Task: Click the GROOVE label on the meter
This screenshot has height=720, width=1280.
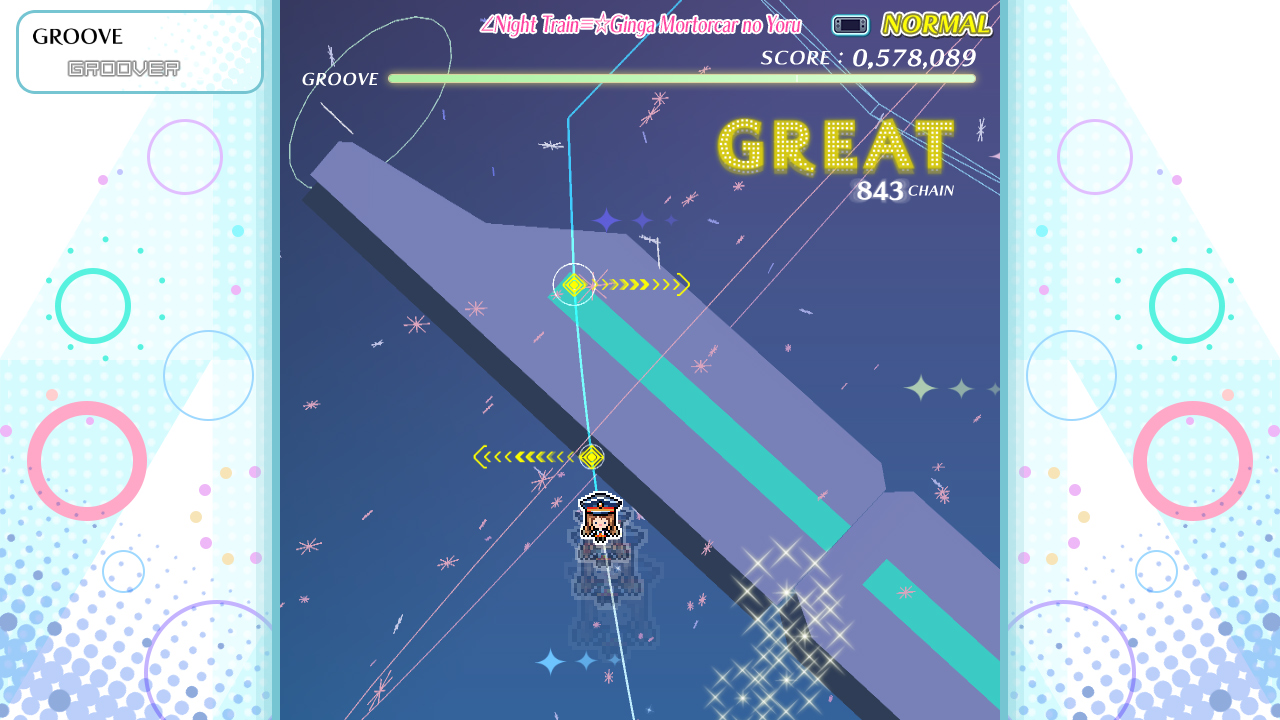Action: (340, 79)
